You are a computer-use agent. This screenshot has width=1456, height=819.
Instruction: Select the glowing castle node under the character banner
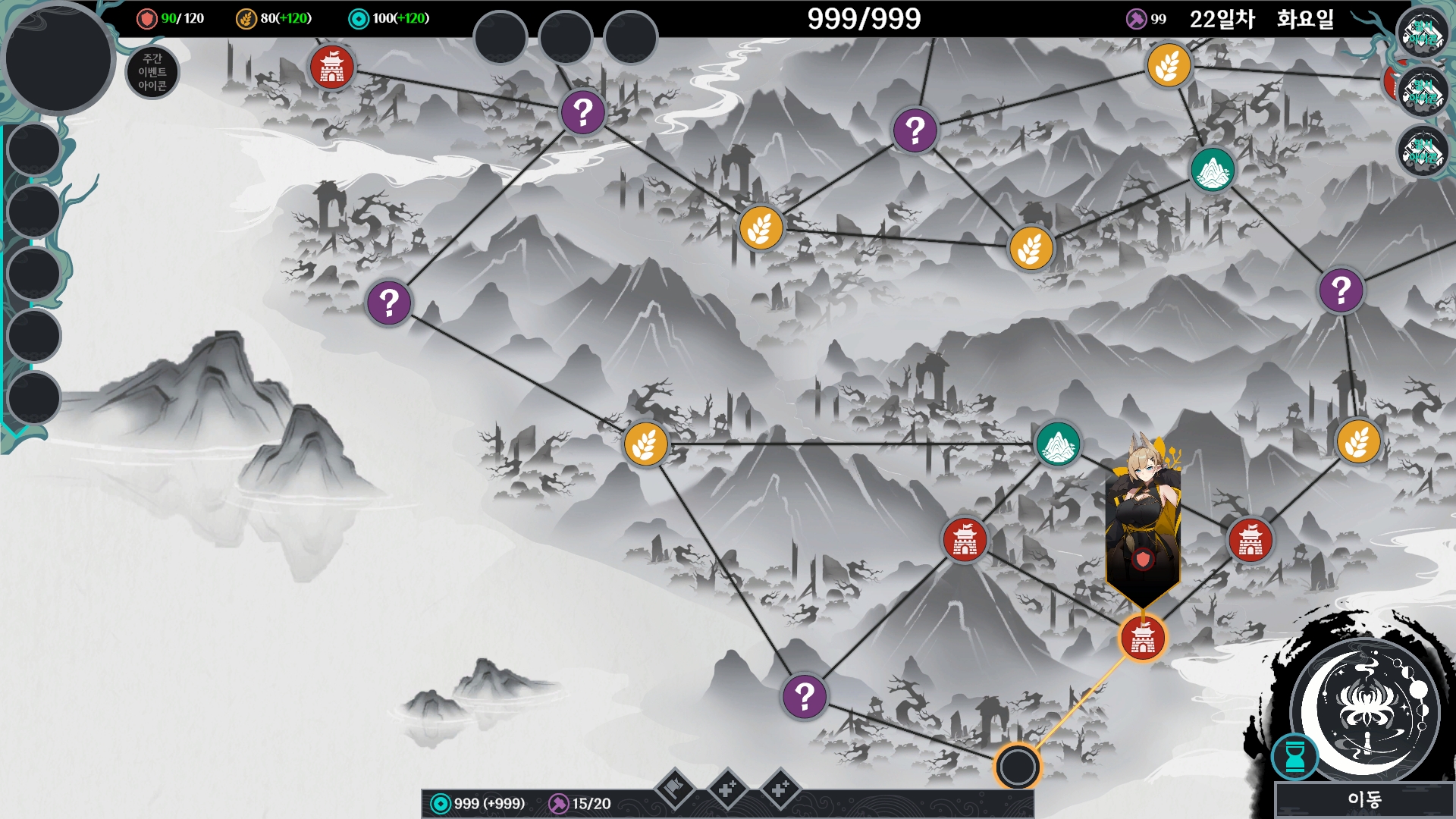click(1143, 638)
